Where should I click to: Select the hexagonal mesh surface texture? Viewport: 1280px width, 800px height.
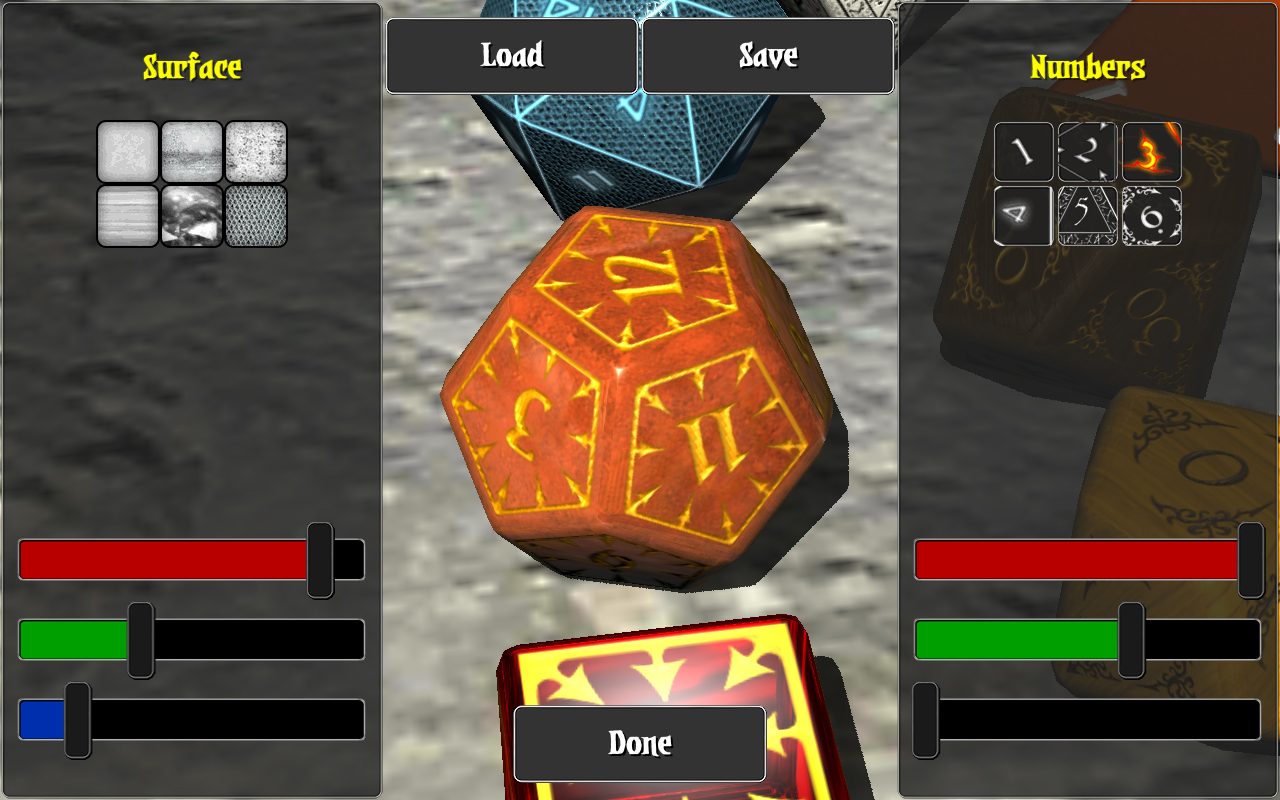point(255,218)
